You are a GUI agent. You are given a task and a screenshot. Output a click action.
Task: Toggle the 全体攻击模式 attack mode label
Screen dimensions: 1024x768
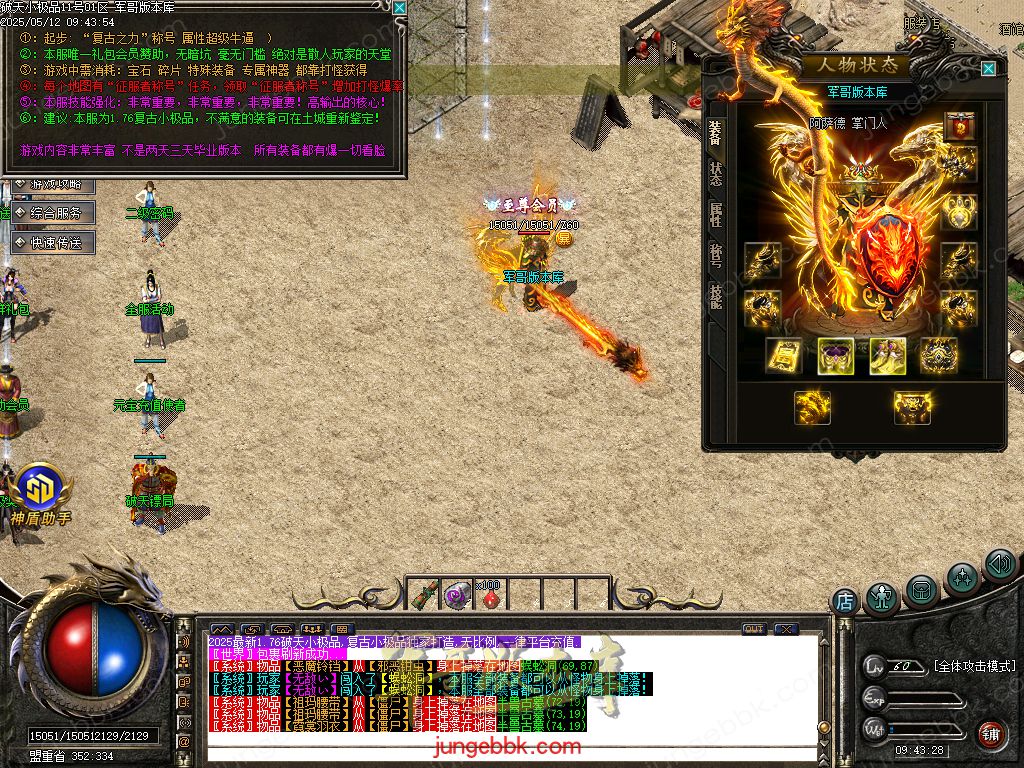(x=974, y=666)
